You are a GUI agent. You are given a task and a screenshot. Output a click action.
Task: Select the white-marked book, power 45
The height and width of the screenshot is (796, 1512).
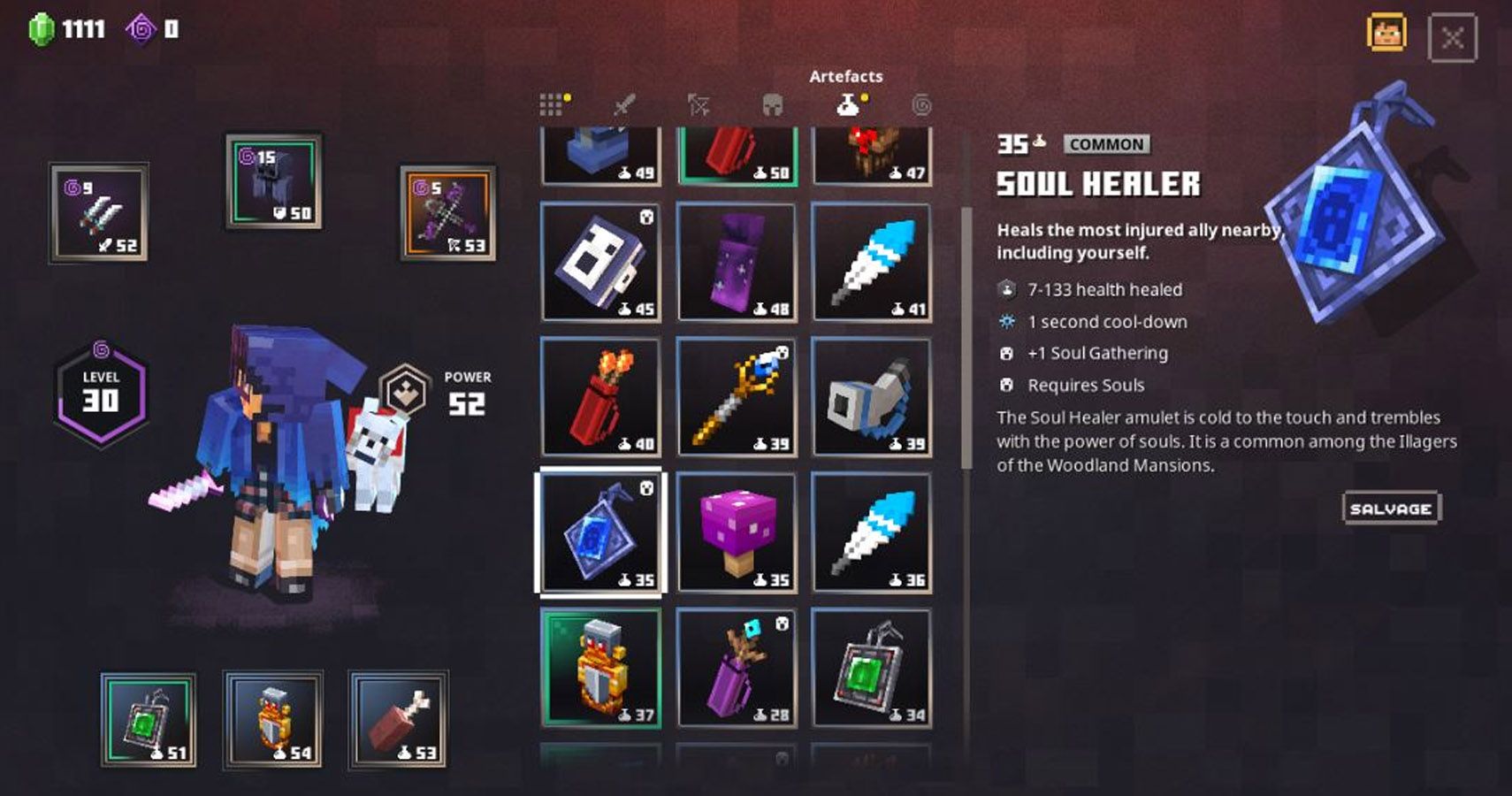point(601,262)
